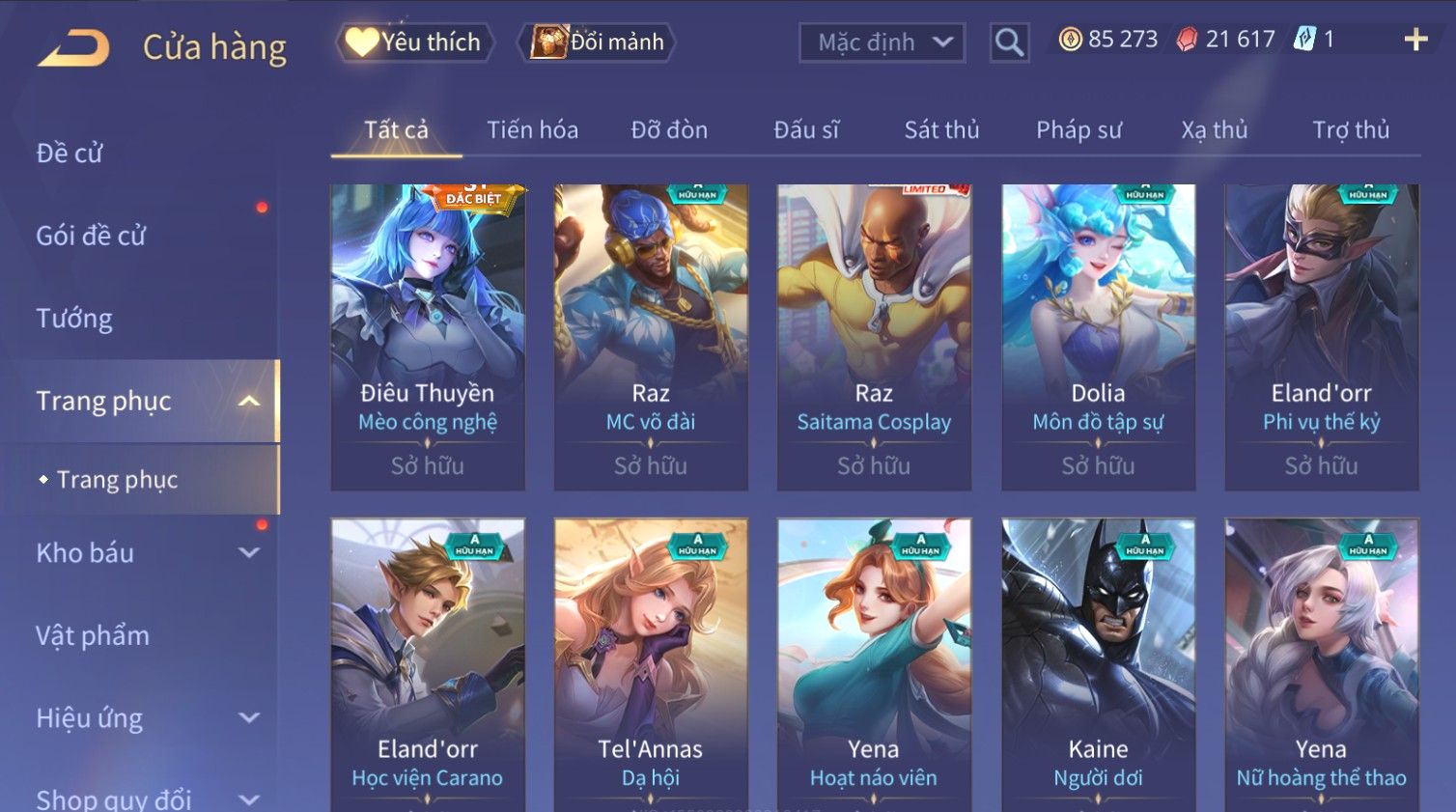Screen dimensions: 1456x812
Task: Expand the Mặc định sort dropdown
Action: pos(882,42)
